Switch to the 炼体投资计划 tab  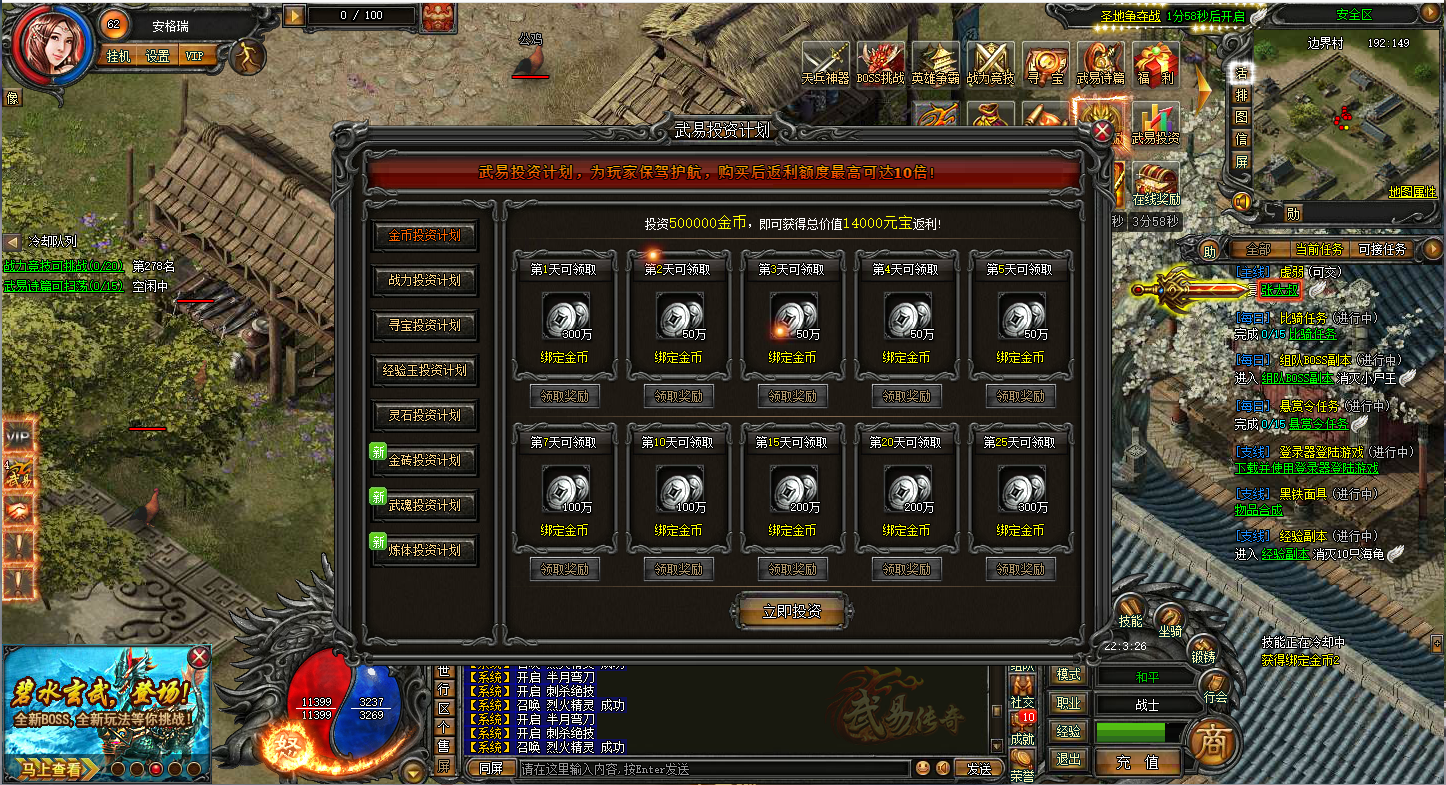click(x=425, y=551)
